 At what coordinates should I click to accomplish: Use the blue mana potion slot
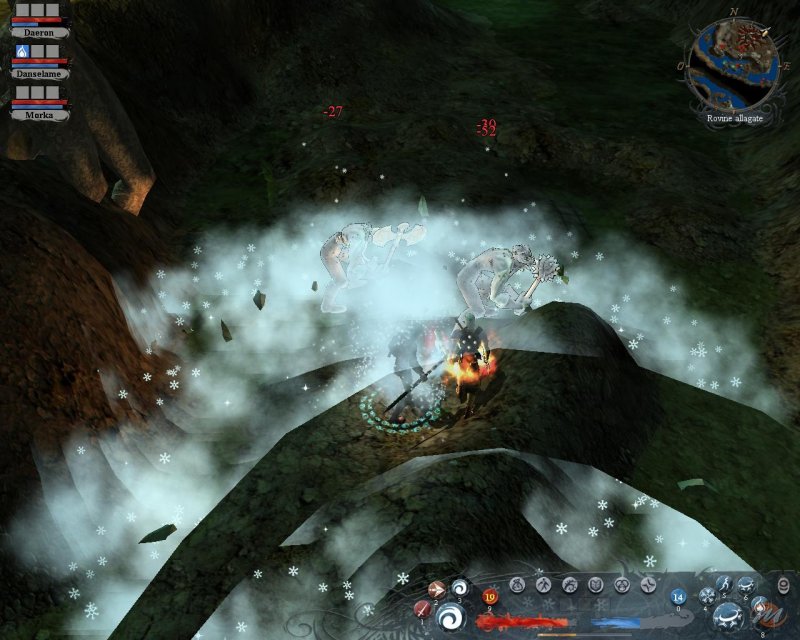pos(678,597)
